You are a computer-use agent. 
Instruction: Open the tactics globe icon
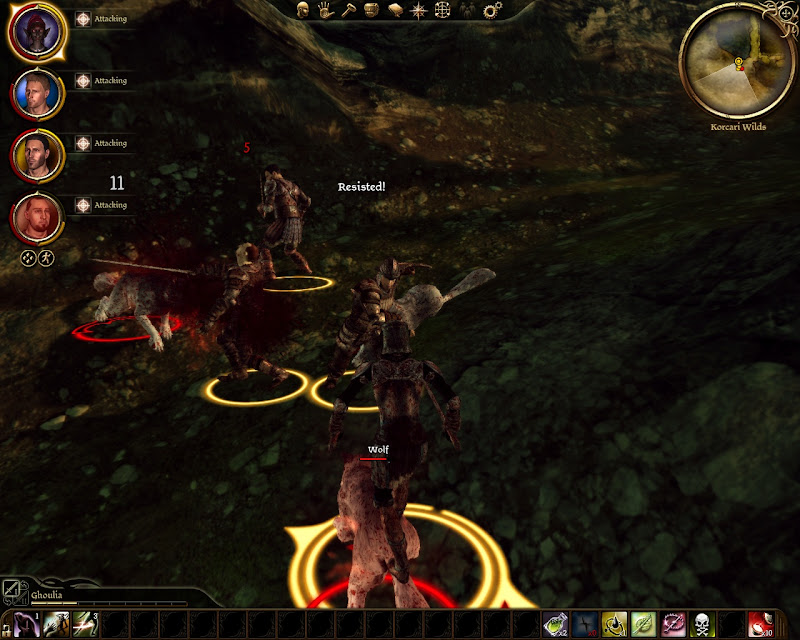coord(442,10)
